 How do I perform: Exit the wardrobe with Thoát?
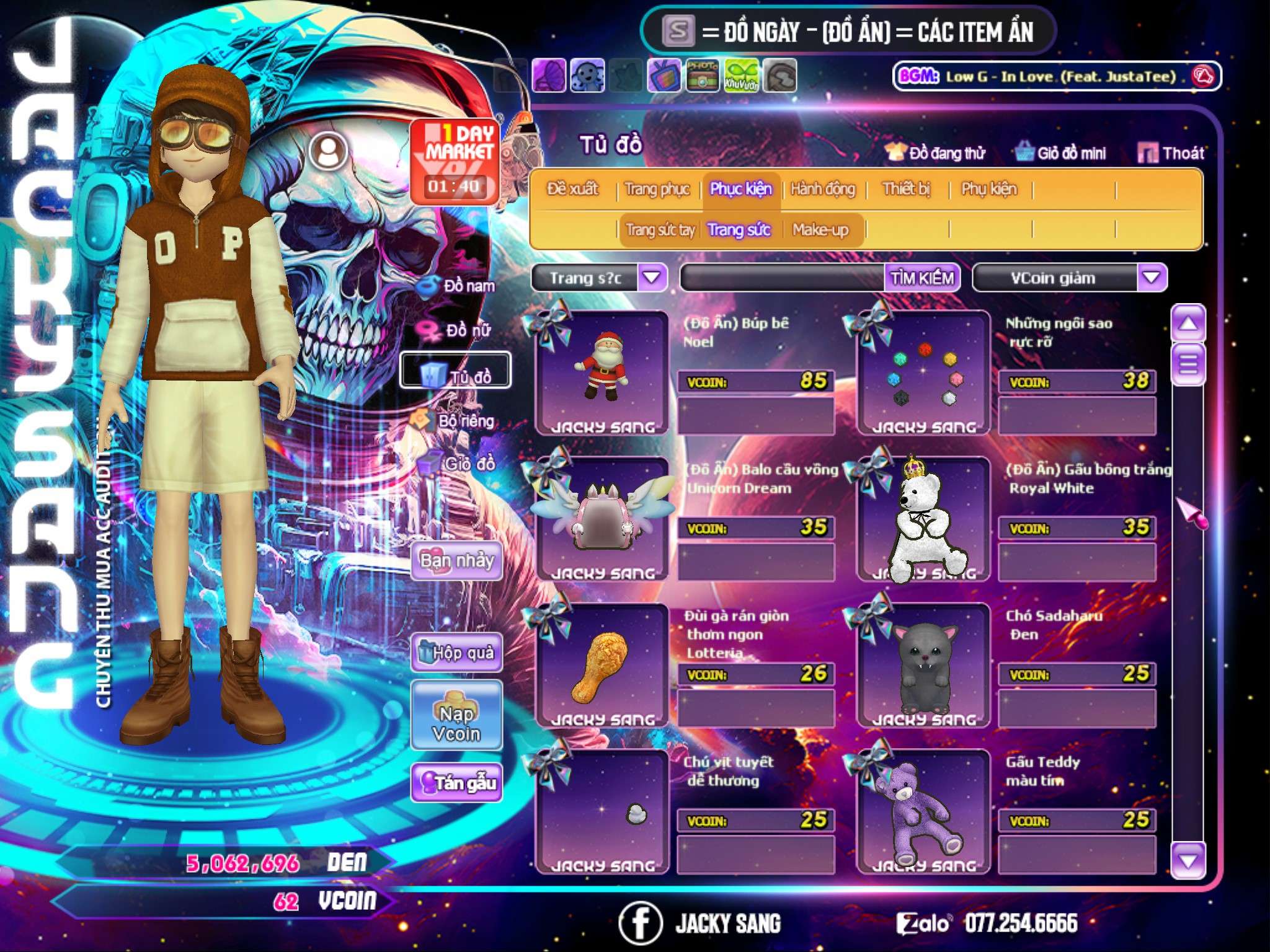1171,153
